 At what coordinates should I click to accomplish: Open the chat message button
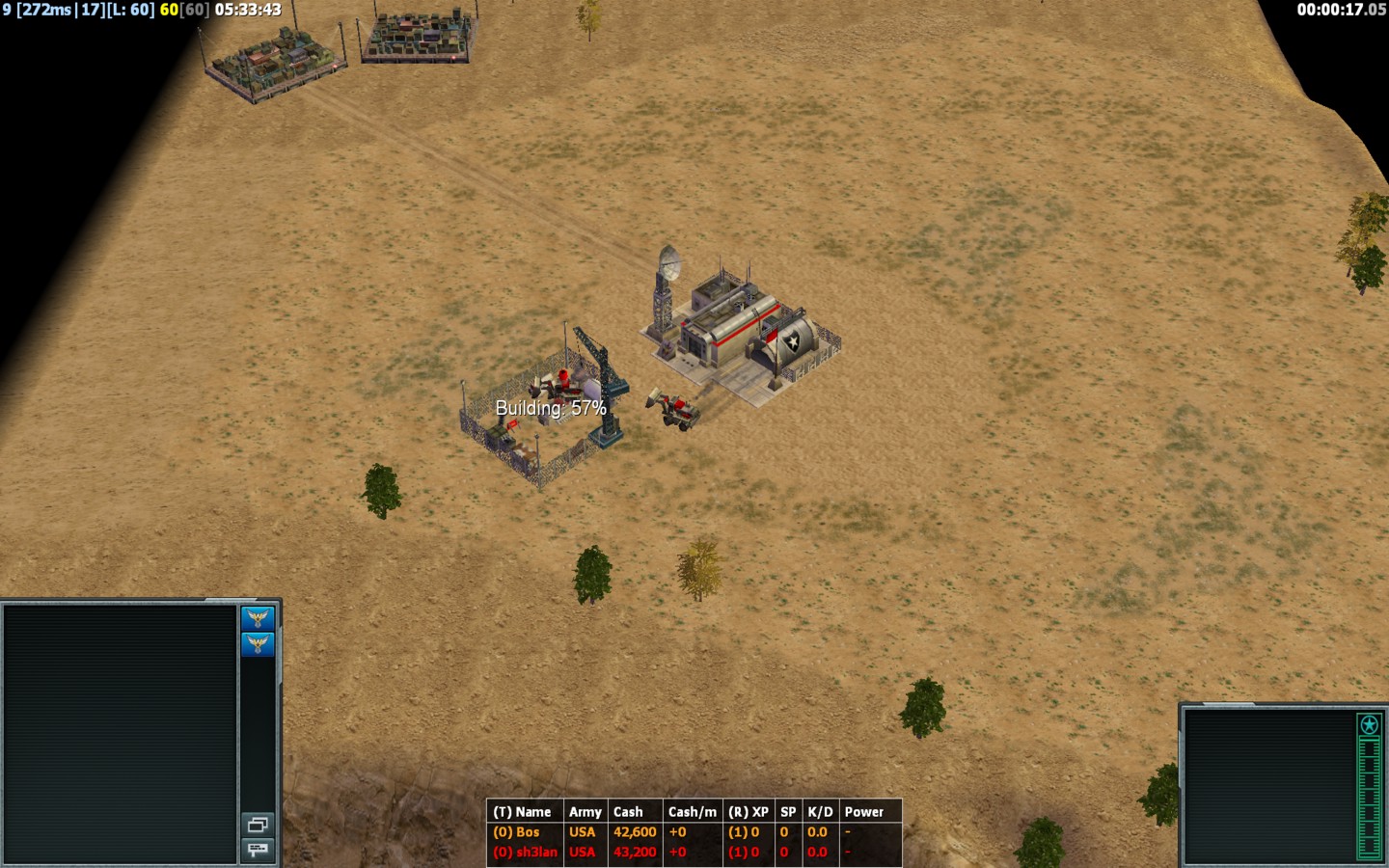[x=258, y=850]
